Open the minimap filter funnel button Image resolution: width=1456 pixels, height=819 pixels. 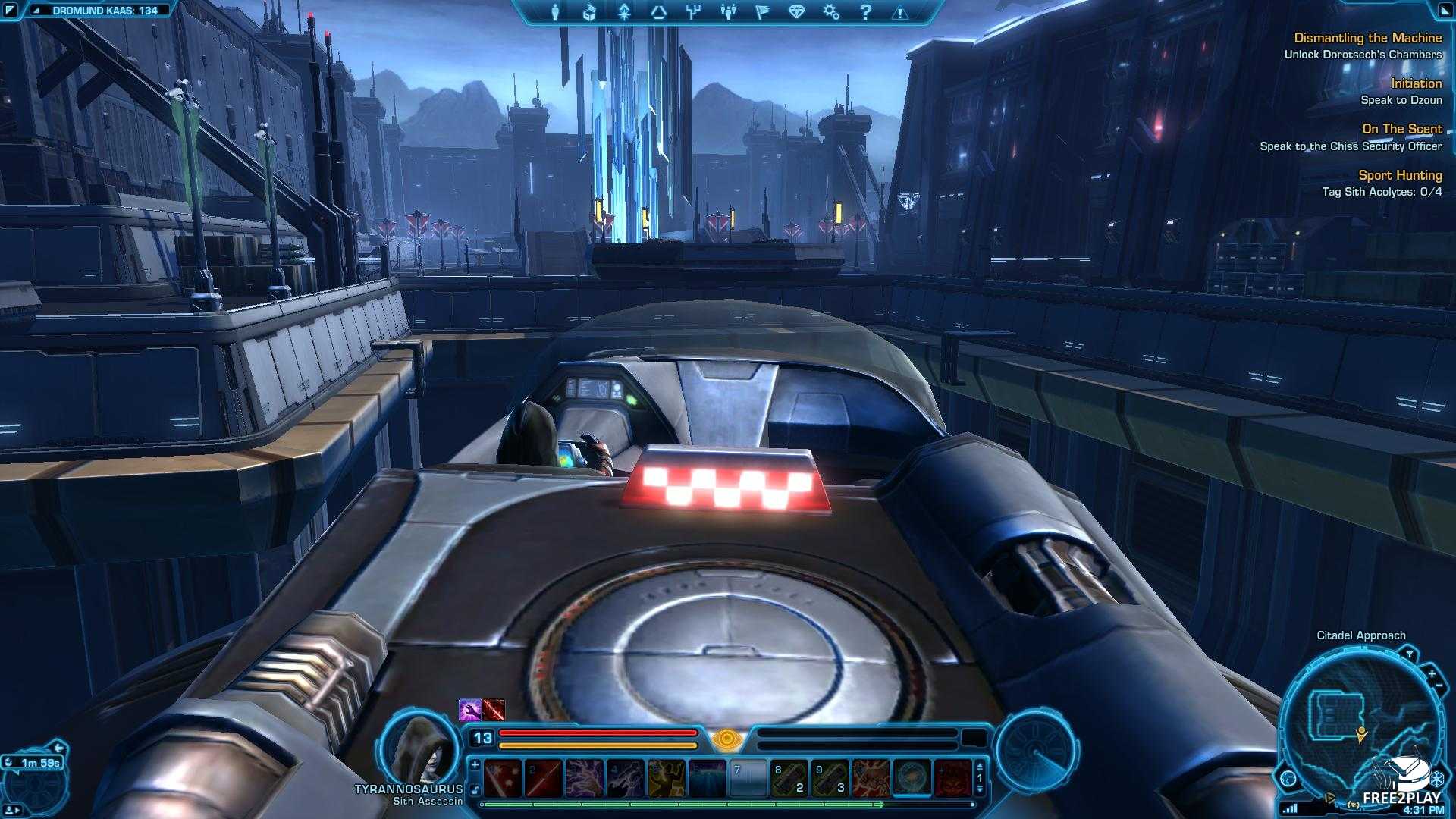pos(1409,654)
